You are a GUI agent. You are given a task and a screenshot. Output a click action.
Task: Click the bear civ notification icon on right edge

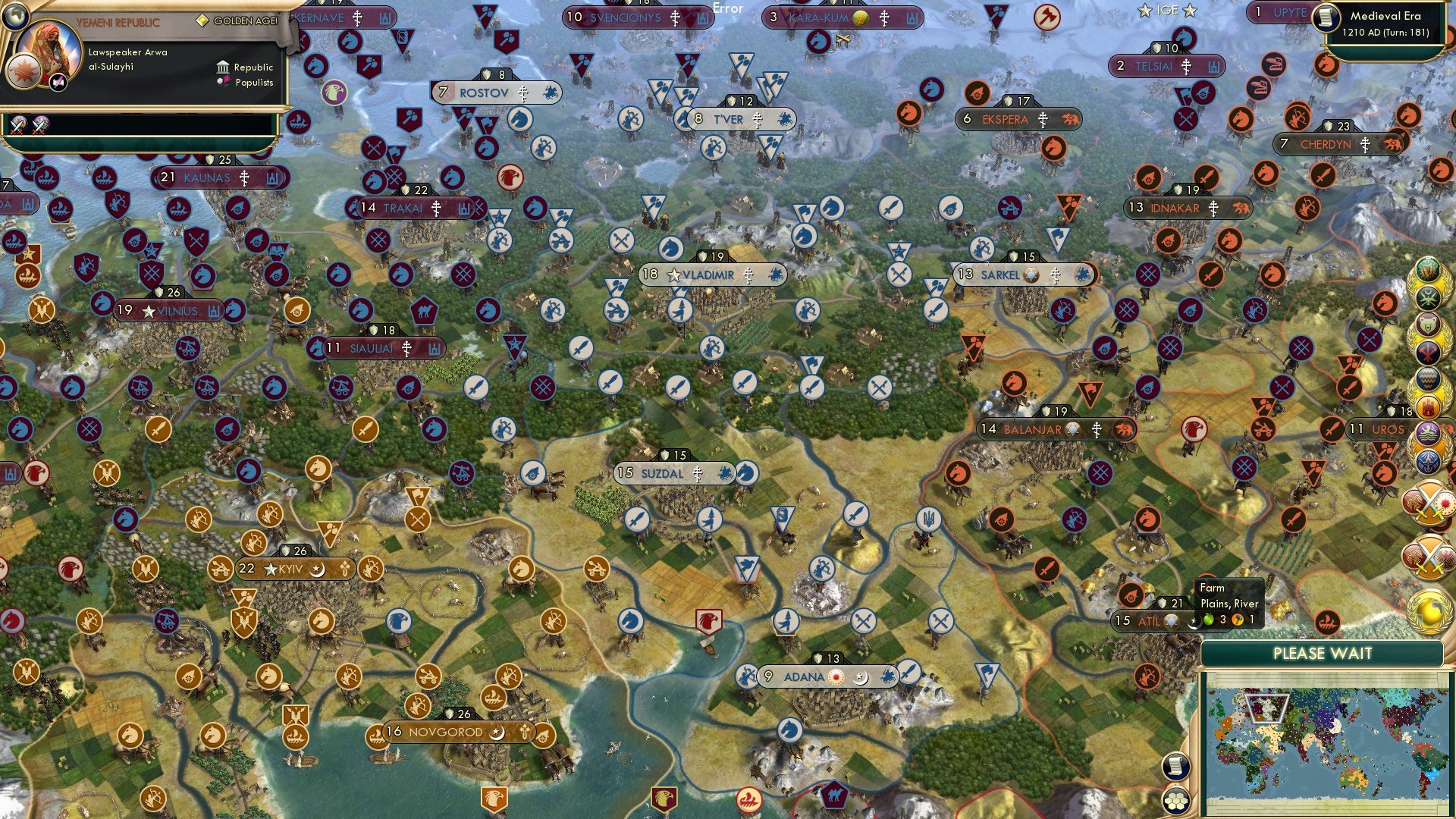click(1427, 323)
